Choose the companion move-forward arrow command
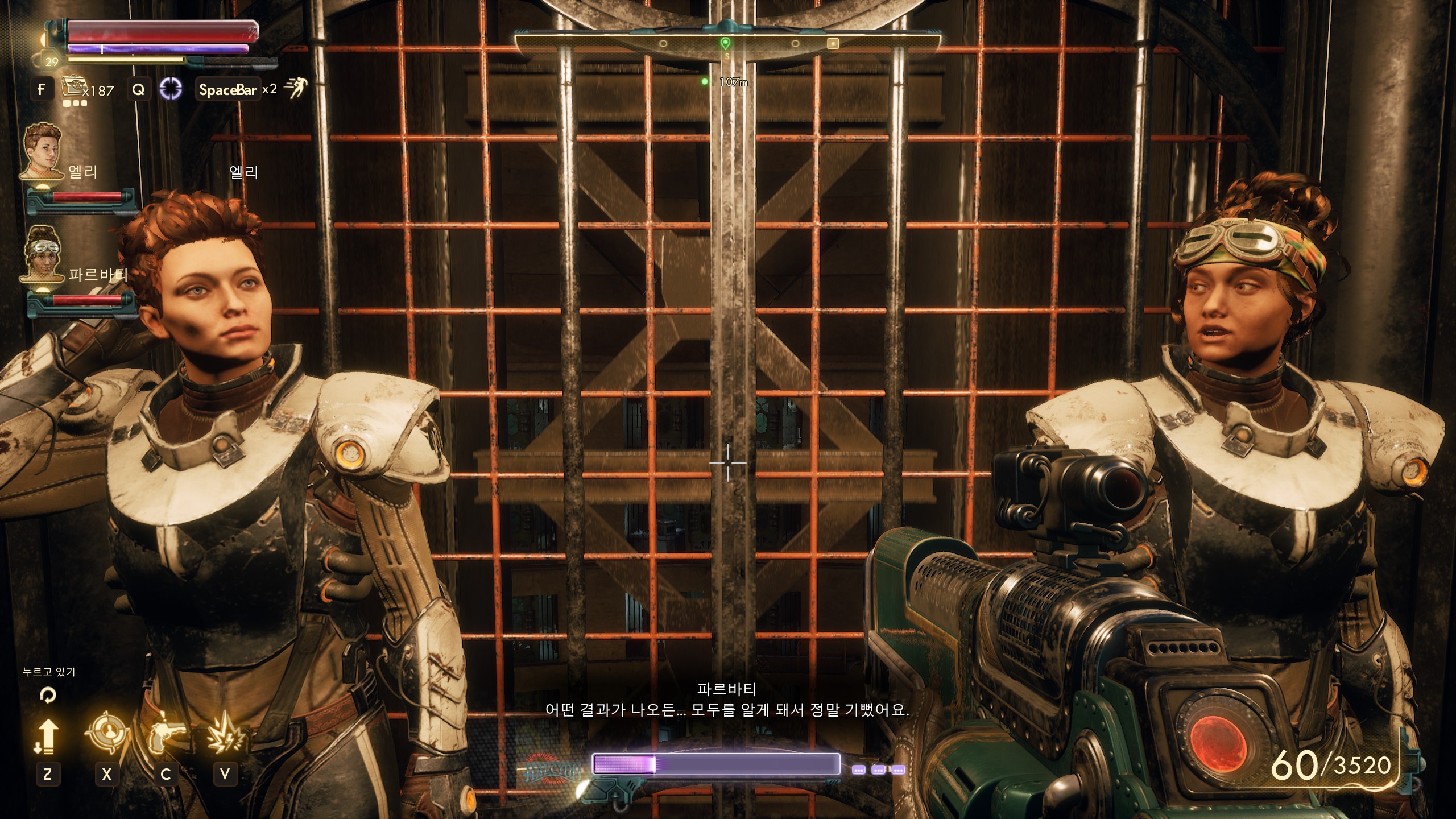Viewport: 1456px width, 819px height. click(48, 736)
